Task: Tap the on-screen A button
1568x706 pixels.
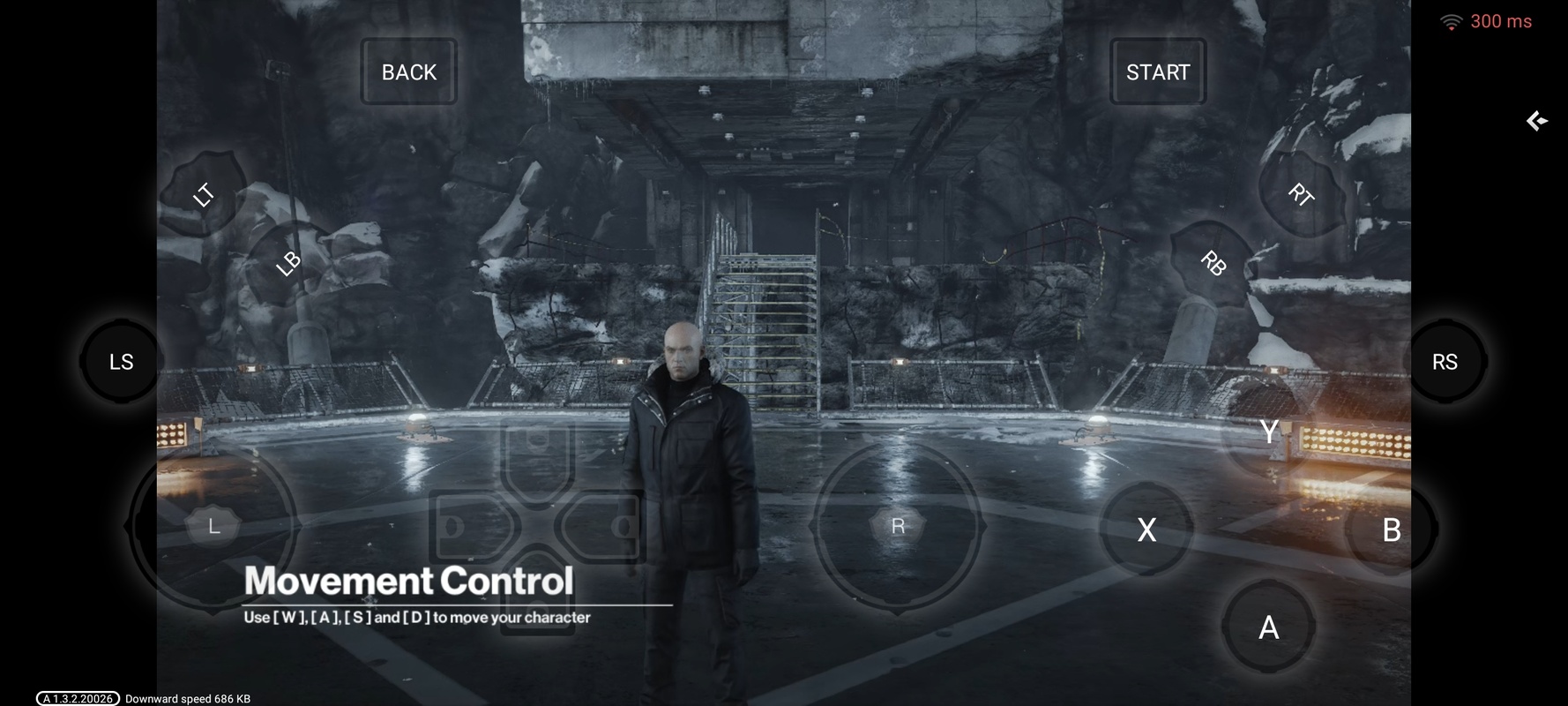Action: point(1268,627)
